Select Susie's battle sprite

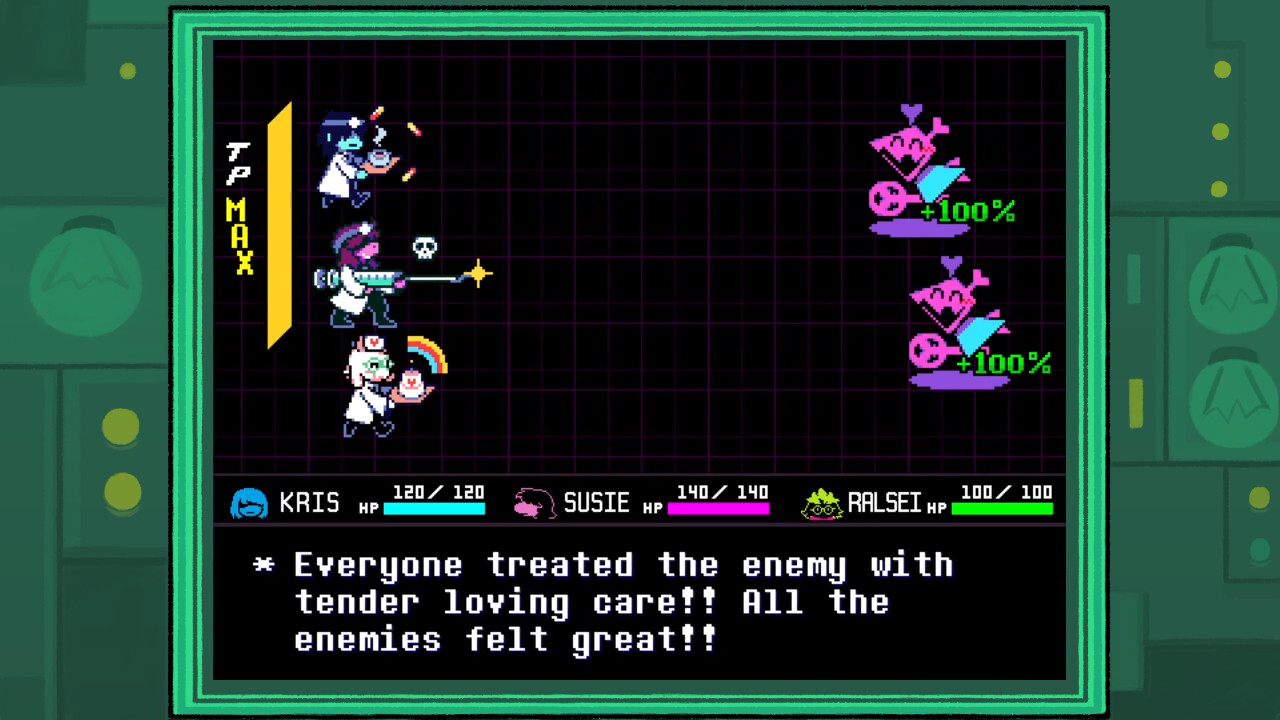[x=355, y=280]
